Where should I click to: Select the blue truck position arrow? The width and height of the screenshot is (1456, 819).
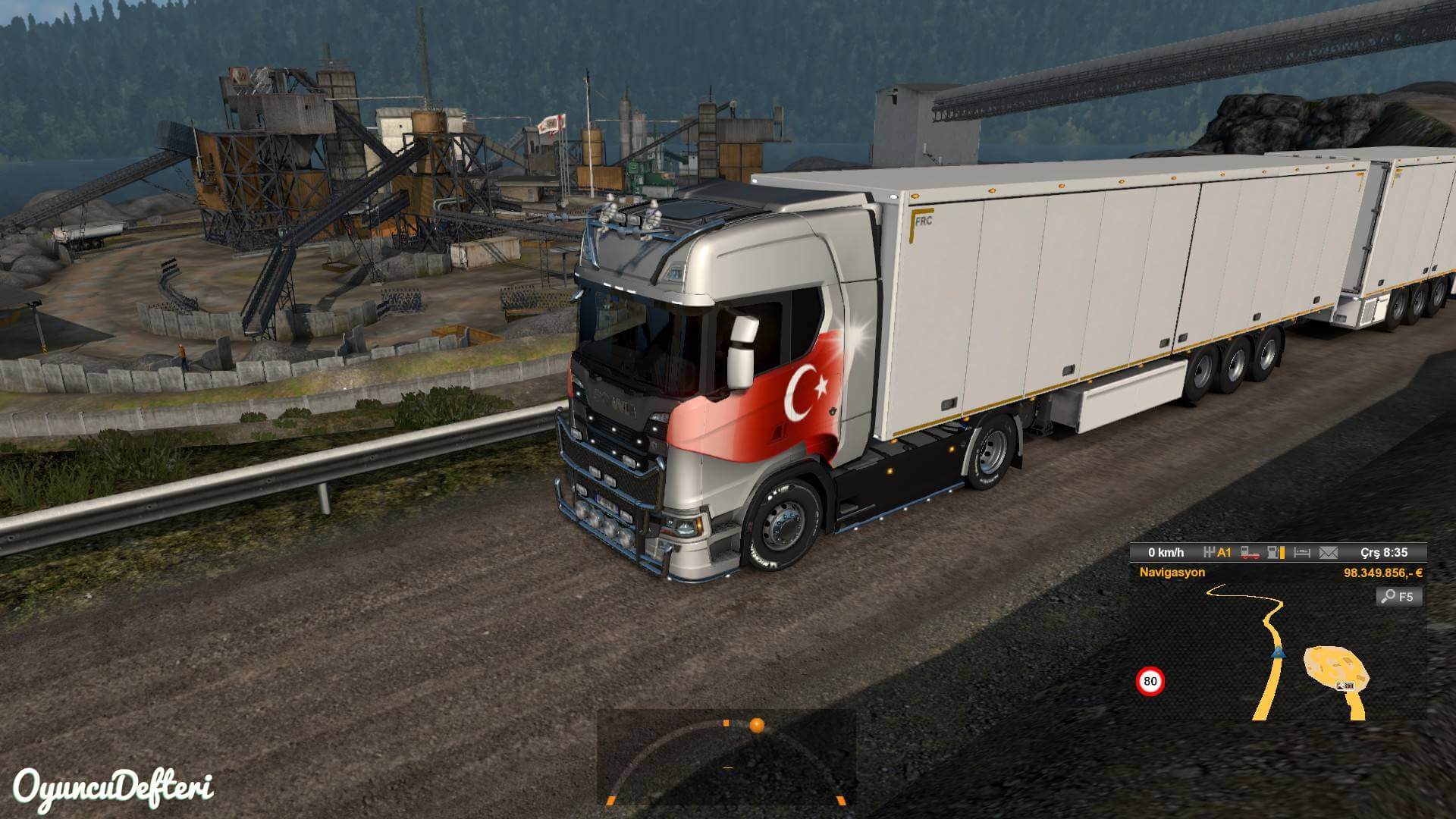click(x=1278, y=652)
